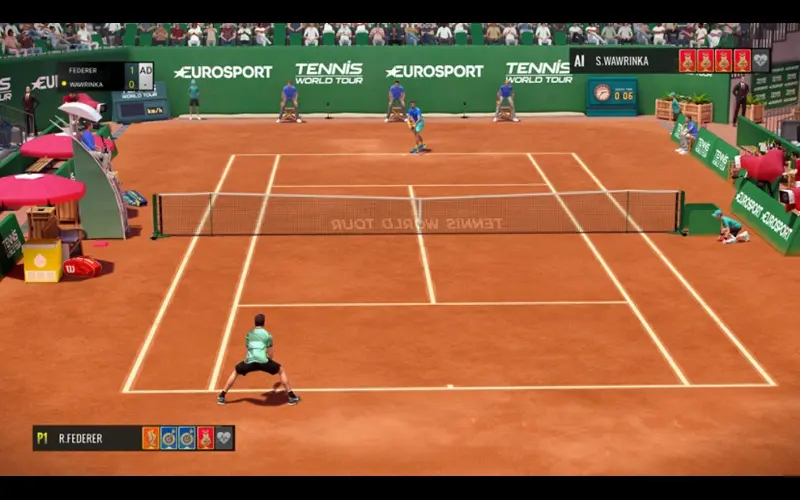The width and height of the screenshot is (800, 500).
Task: Click the grey heart icon beside S.Wawrinka
Action: coord(760,61)
